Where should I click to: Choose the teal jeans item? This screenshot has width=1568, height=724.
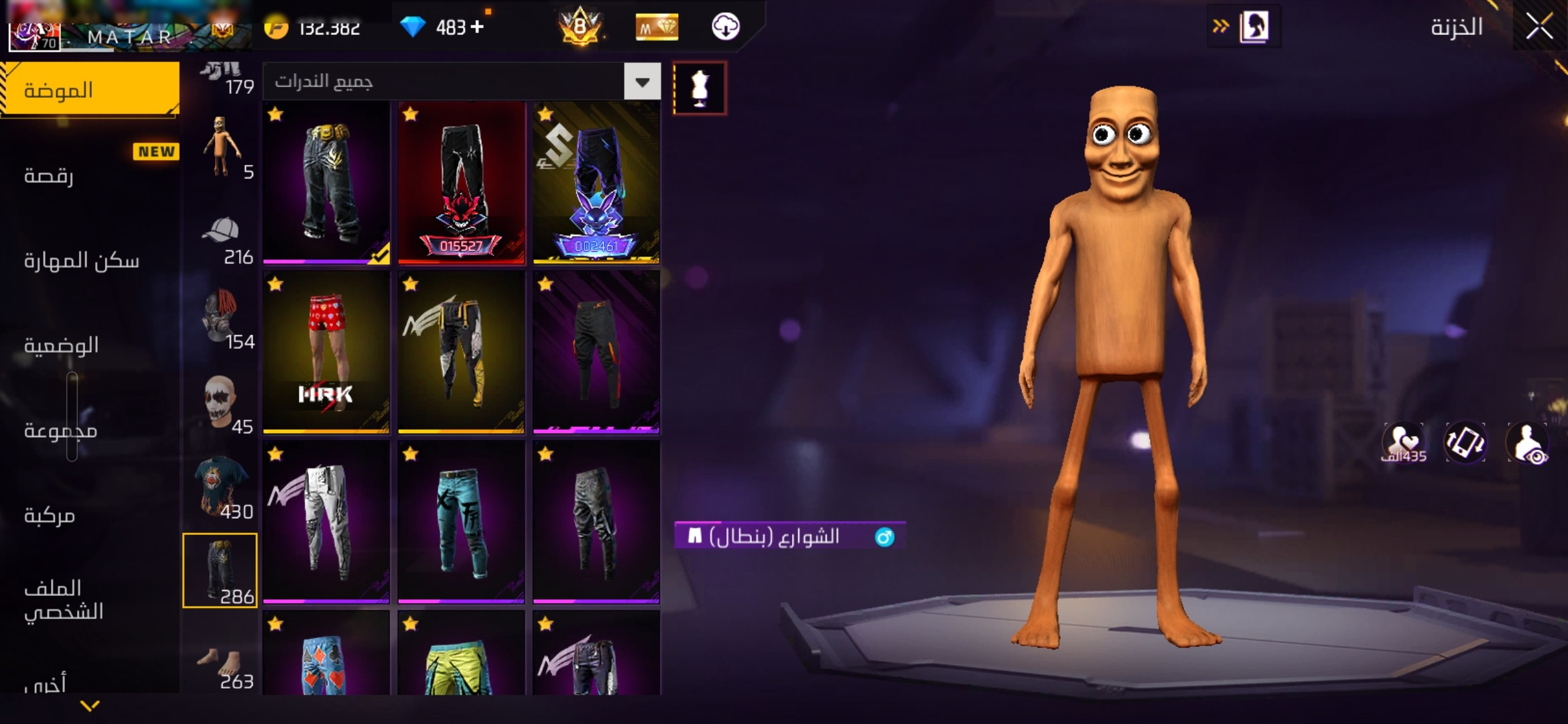pyautogui.click(x=461, y=522)
